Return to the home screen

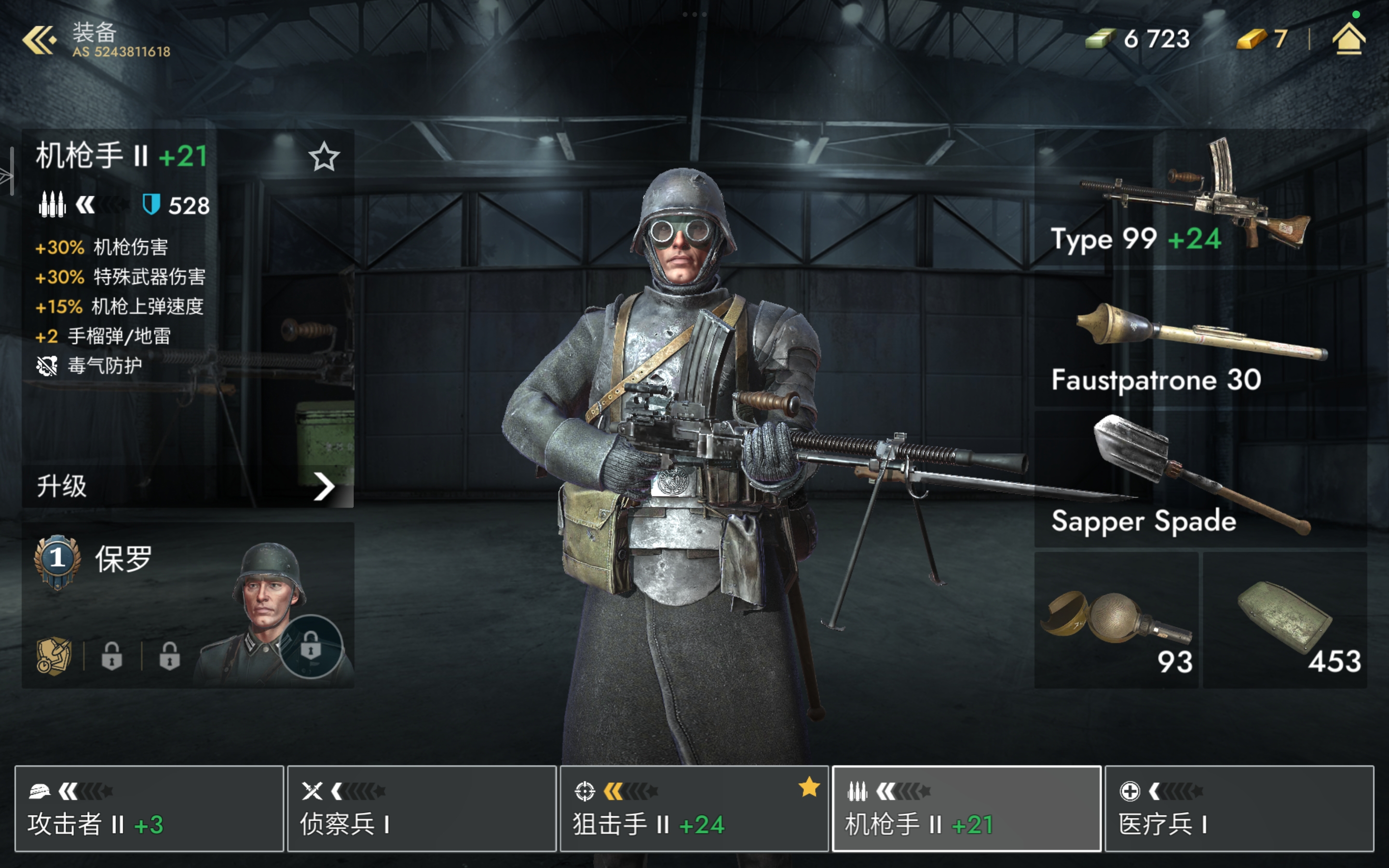[x=1348, y=39]
